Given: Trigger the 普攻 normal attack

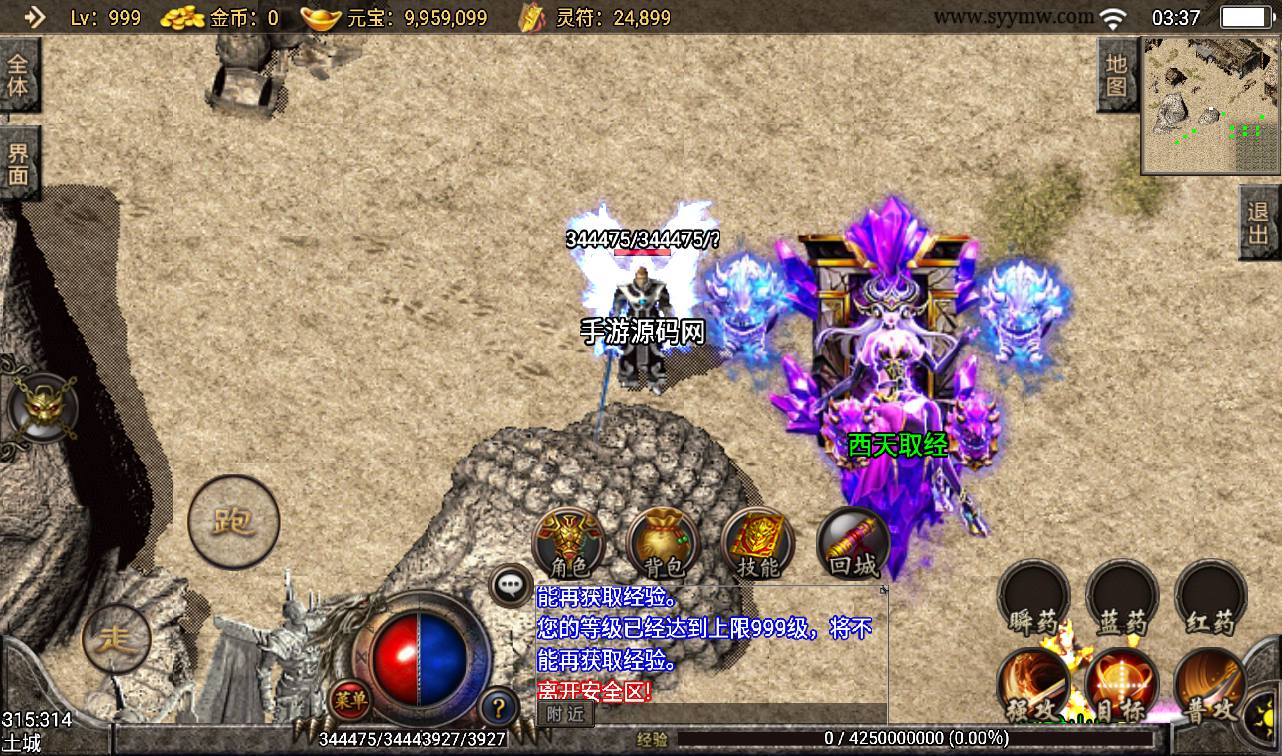Looking at the screenshot, I should pyautogui.click(x=1210, y=687).
